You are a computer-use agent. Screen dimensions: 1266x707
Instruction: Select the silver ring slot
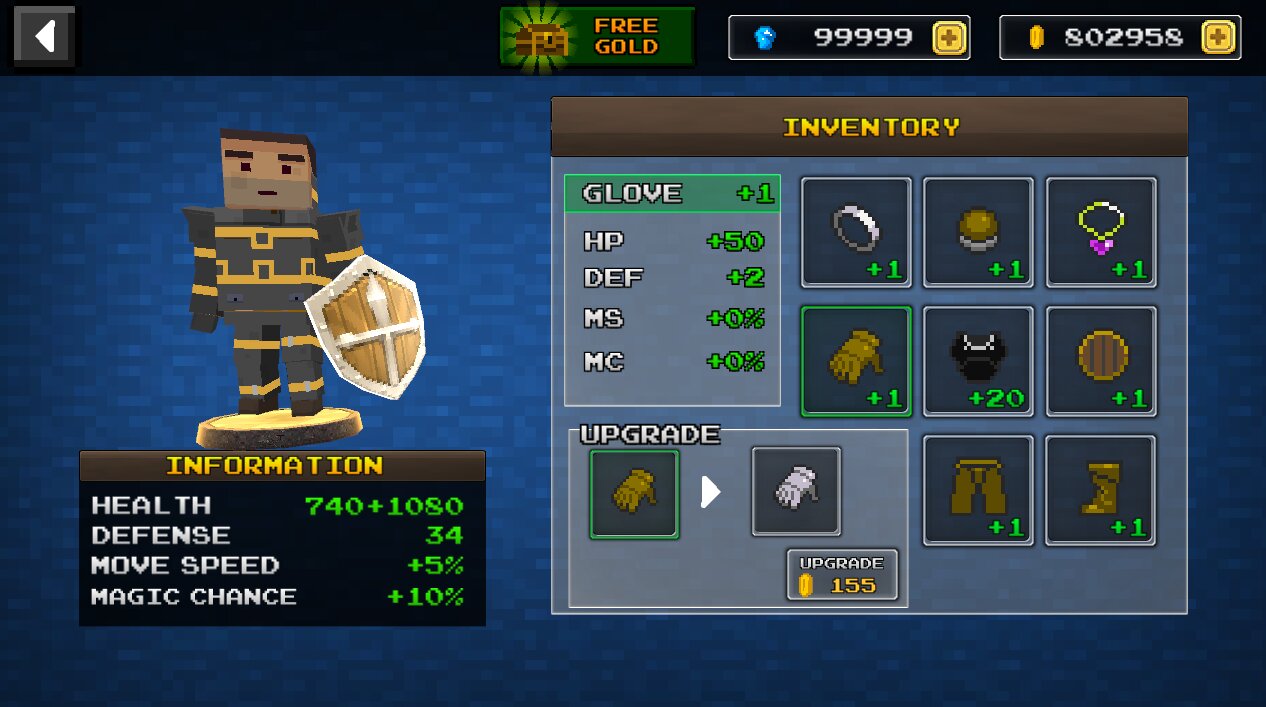pyautogui.click(x=856, y=232)
